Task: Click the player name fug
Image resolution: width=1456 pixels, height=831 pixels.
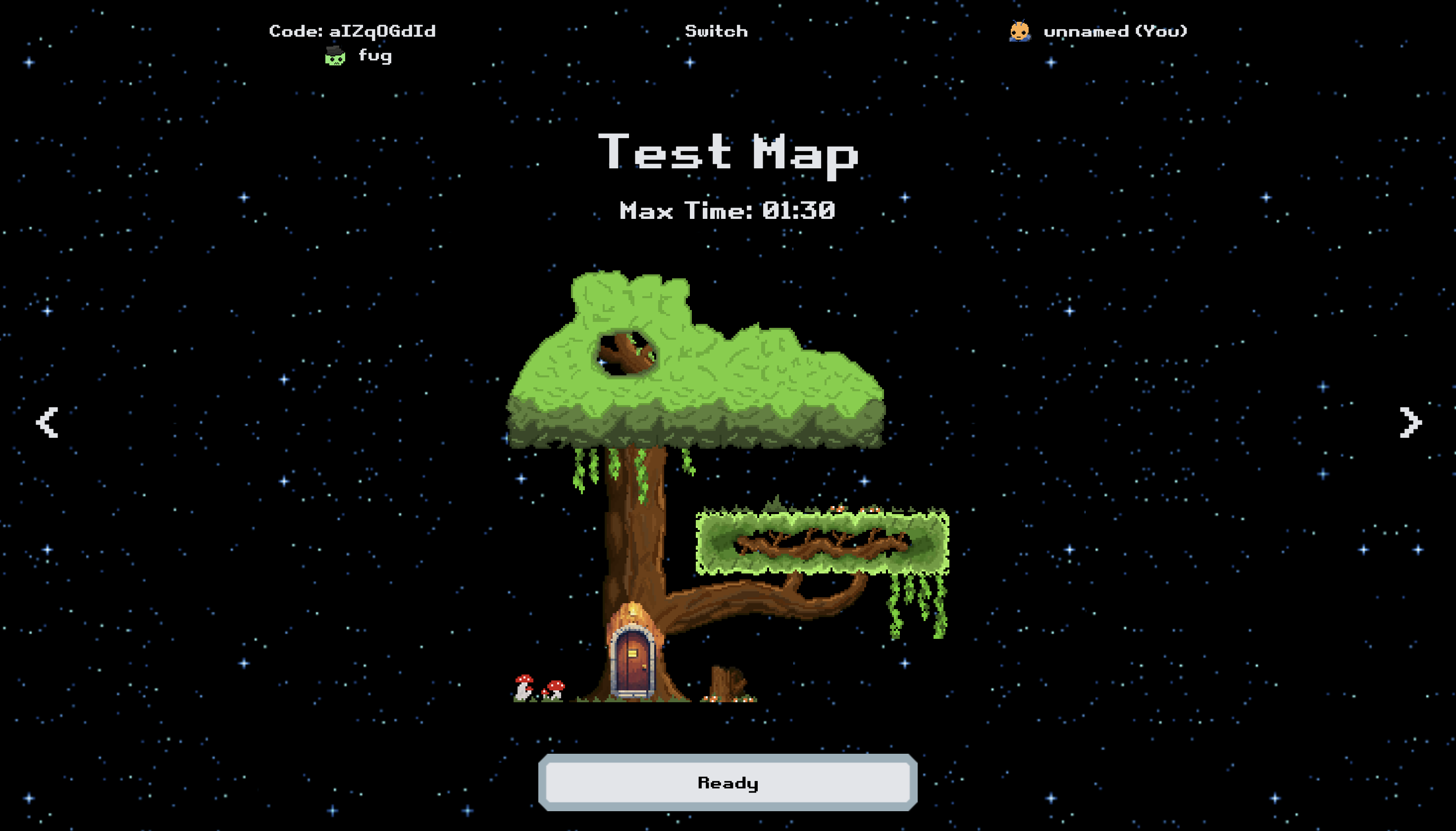Action: point(375,56)
